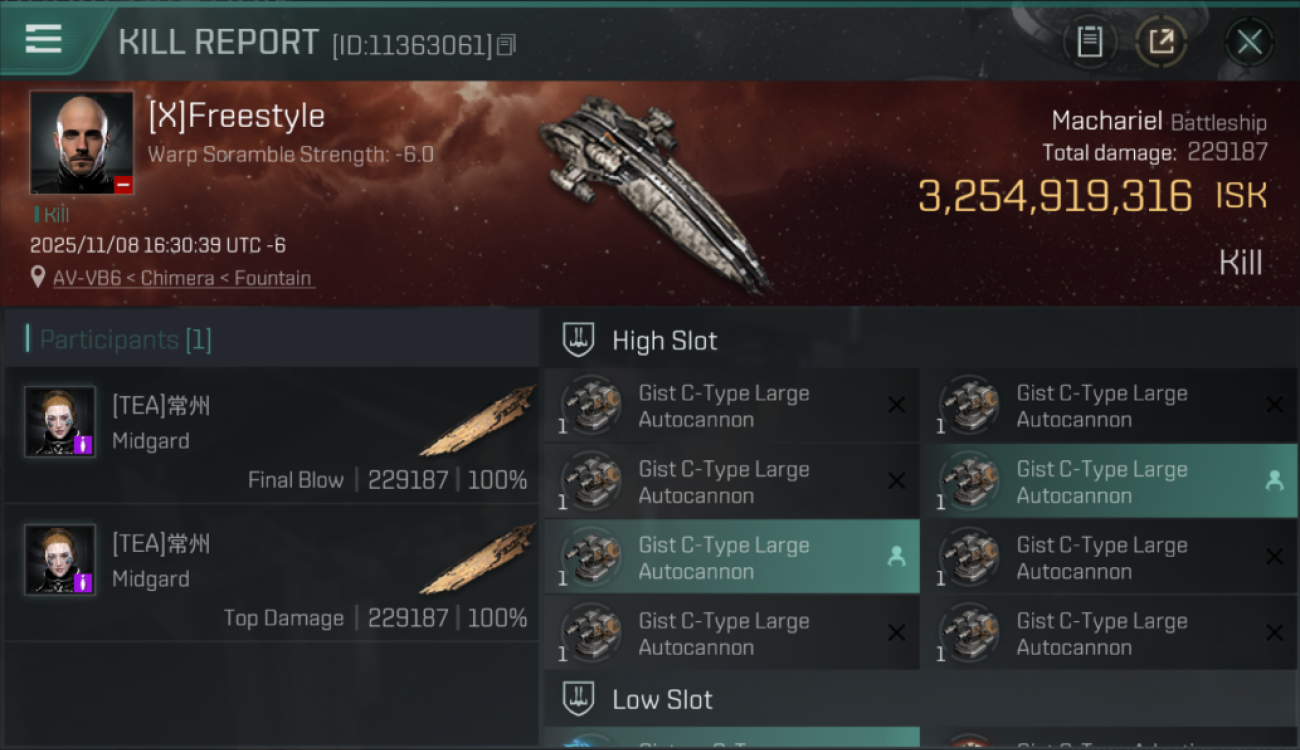
Task: Expand the Participants [1] section
Action: click(120, 339)
